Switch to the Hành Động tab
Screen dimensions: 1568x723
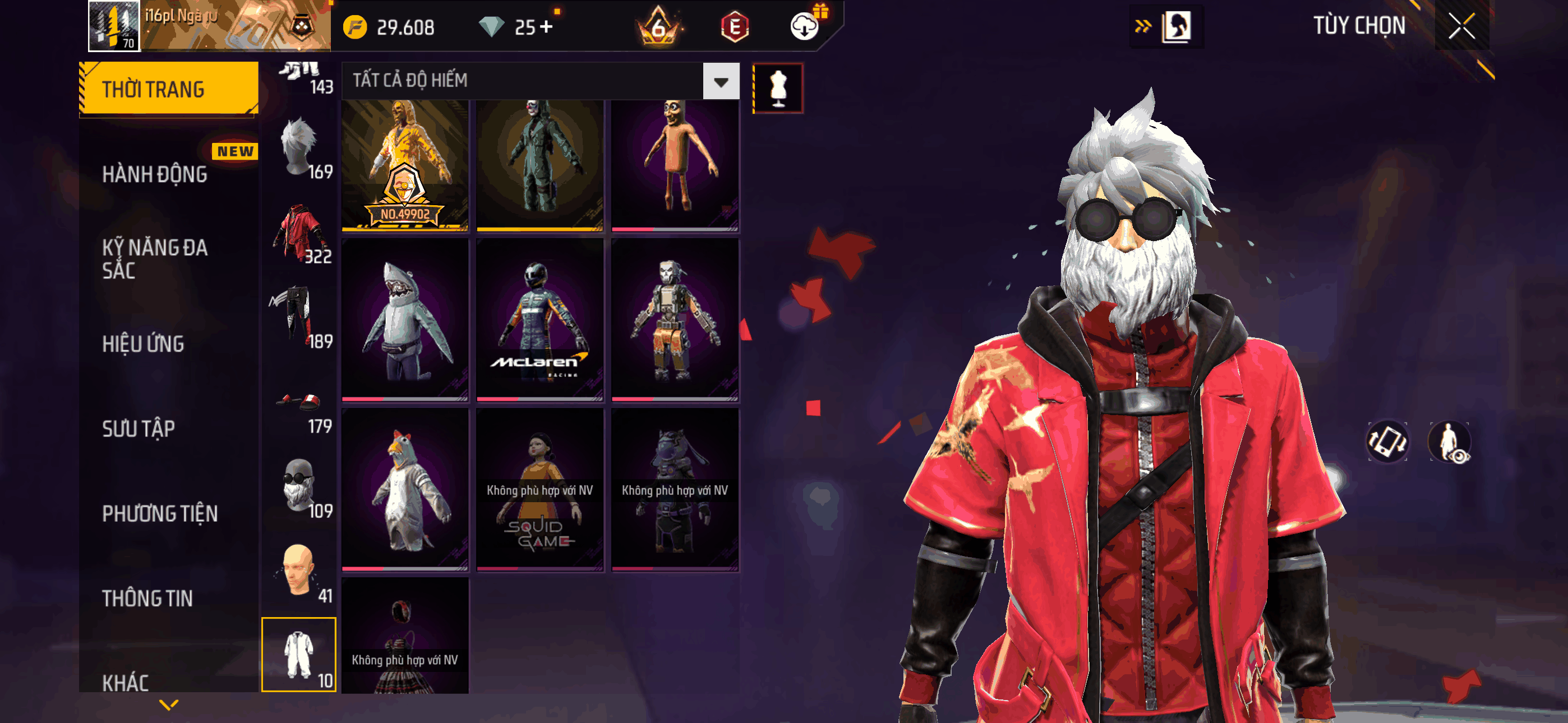(x=155, y=175)
